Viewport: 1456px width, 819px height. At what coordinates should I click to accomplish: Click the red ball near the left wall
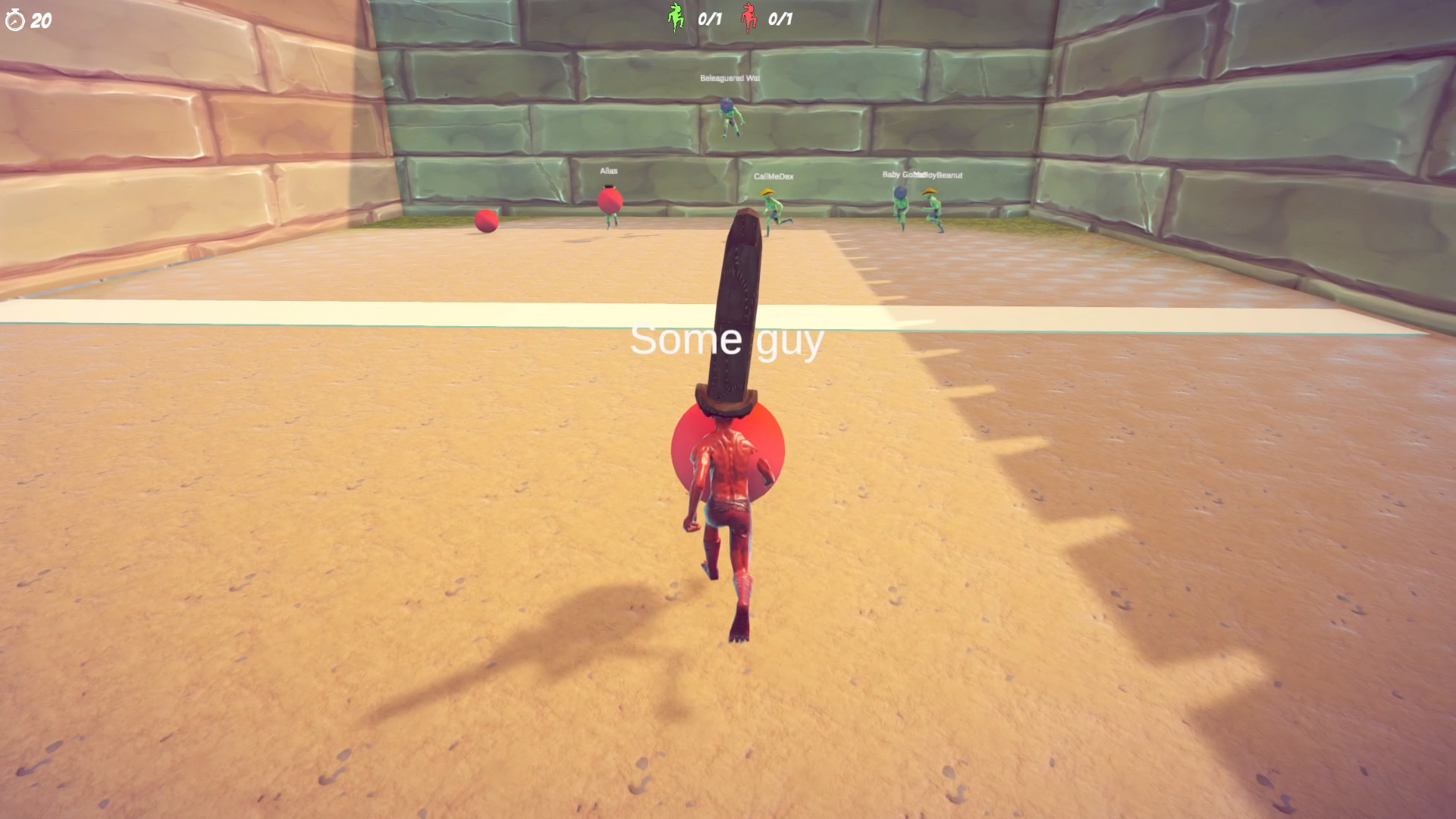point(485,222)
